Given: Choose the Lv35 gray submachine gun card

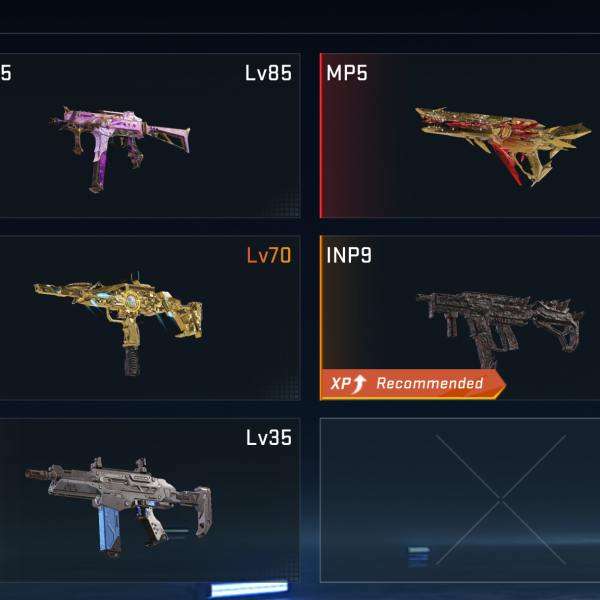Looking at the screenshot, I should [x=150, y=500].
